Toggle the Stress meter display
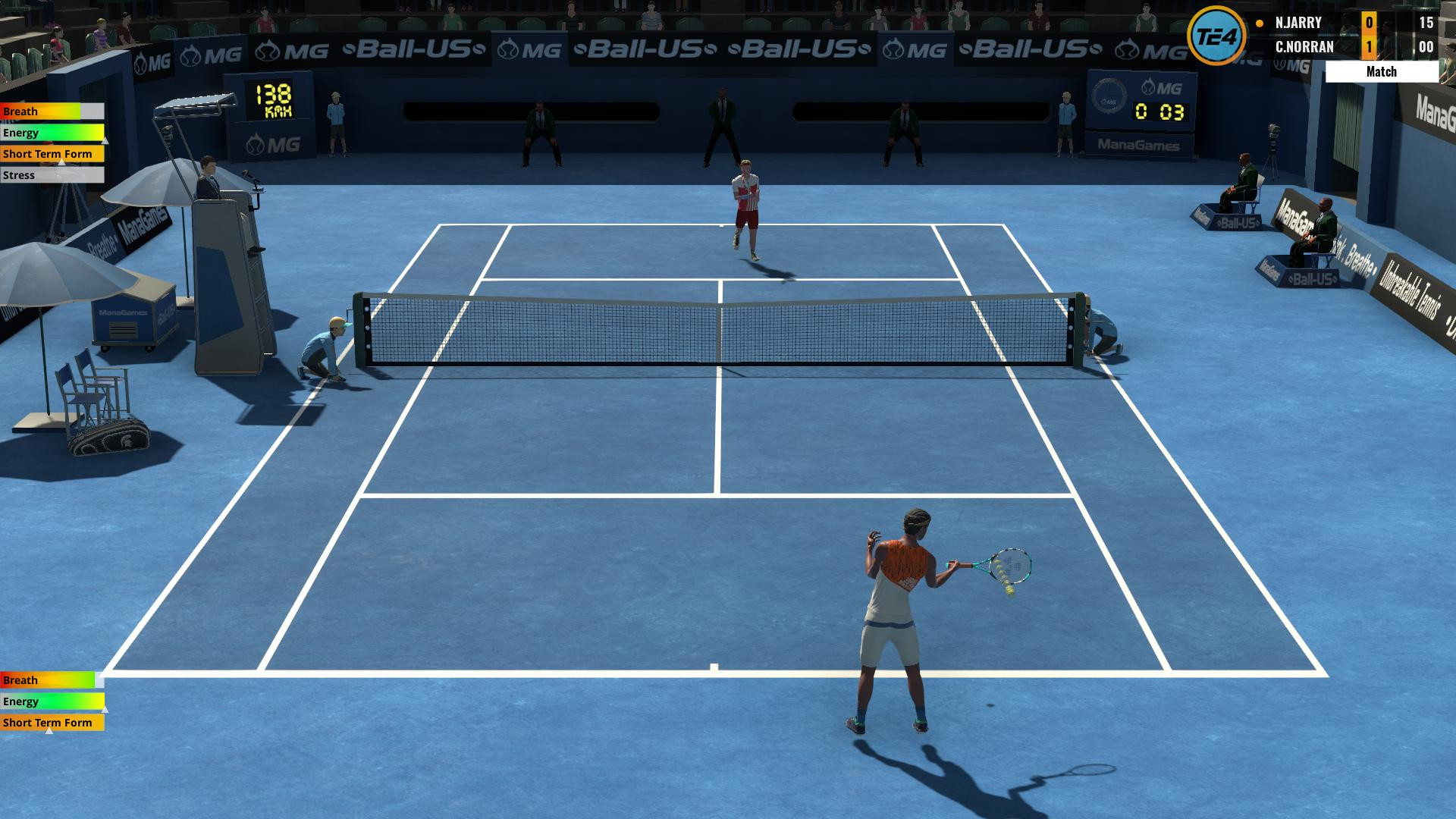The width and height of the screenshot is (1456, 819). 51,174
